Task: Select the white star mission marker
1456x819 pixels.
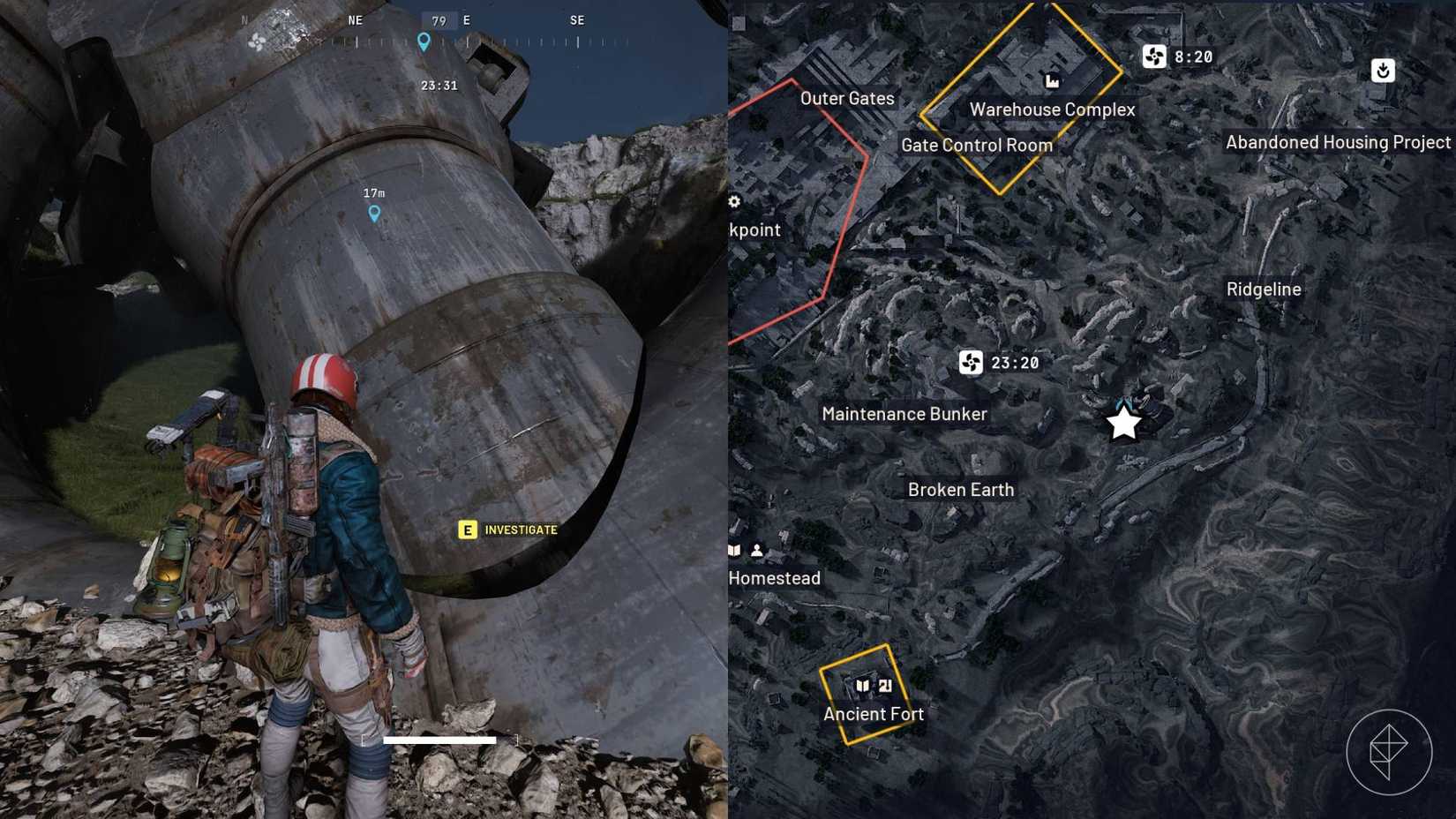Action: 1122,424
